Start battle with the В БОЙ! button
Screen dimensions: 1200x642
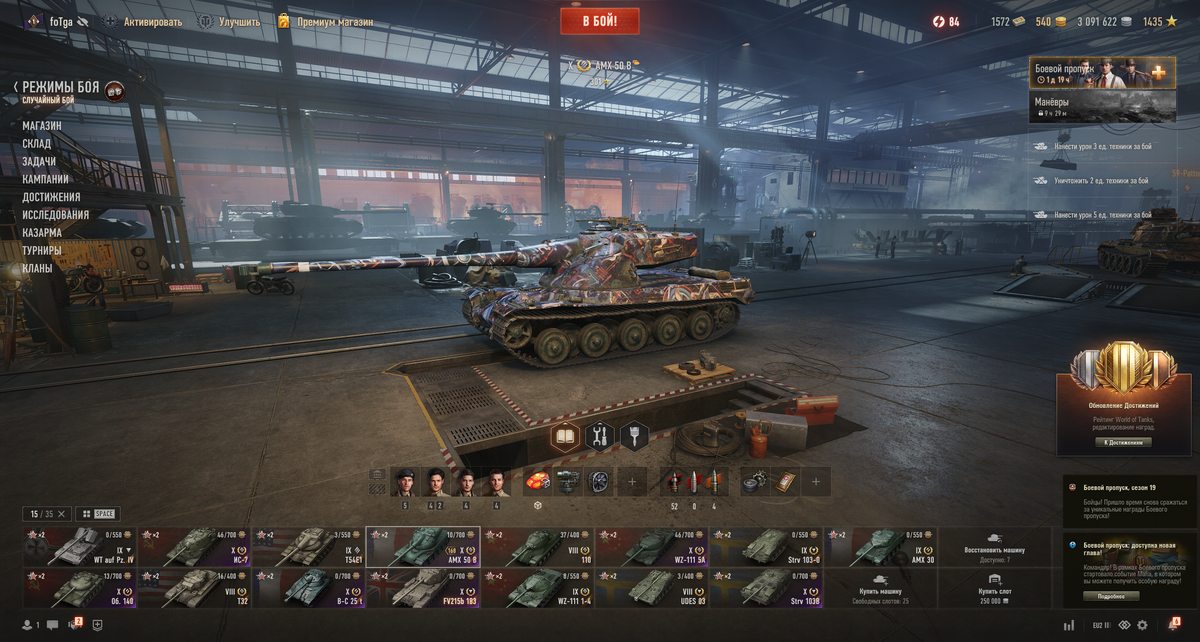tap(599, 20)
